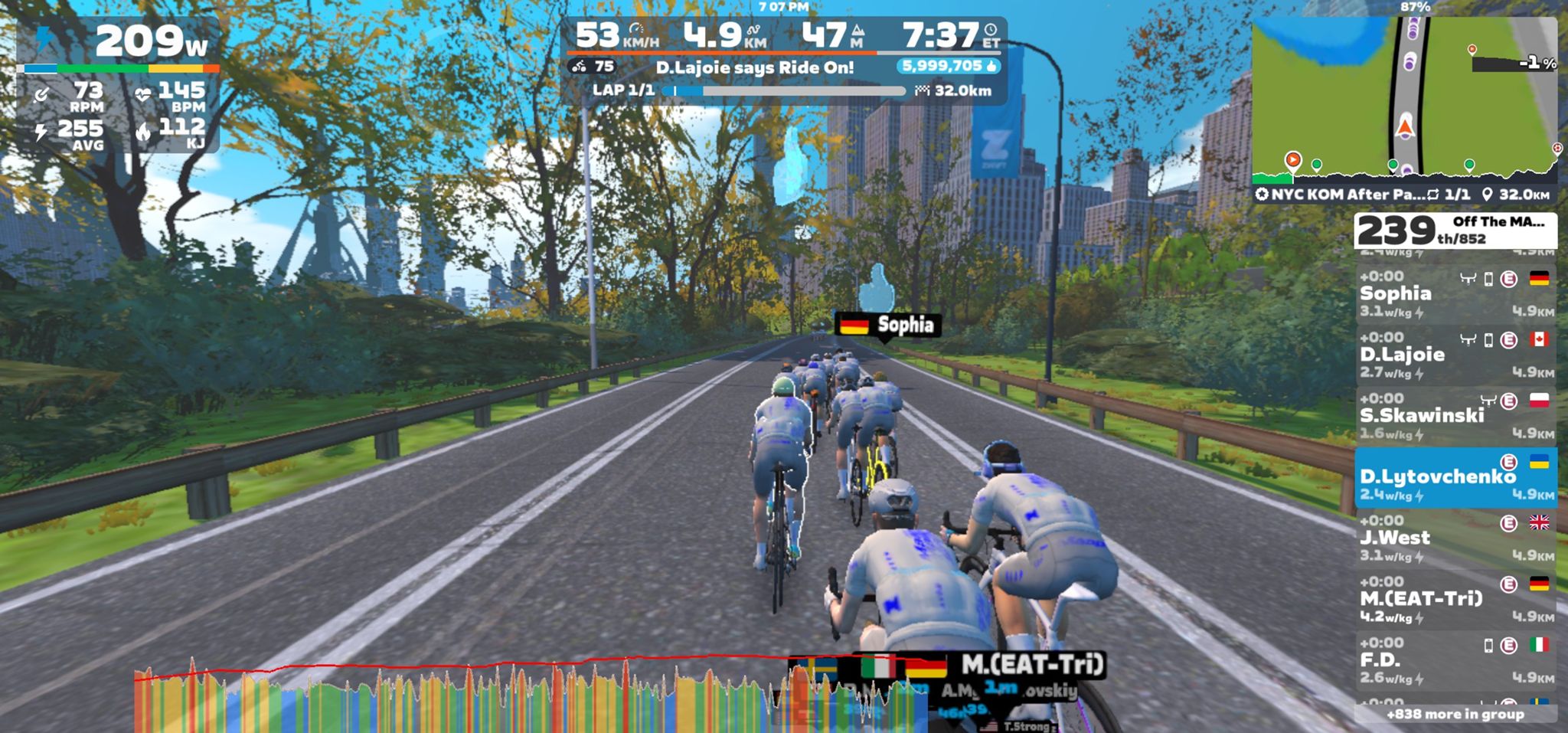Select M.(EAT-Tri) in the riders list

tap(1455, 600)
